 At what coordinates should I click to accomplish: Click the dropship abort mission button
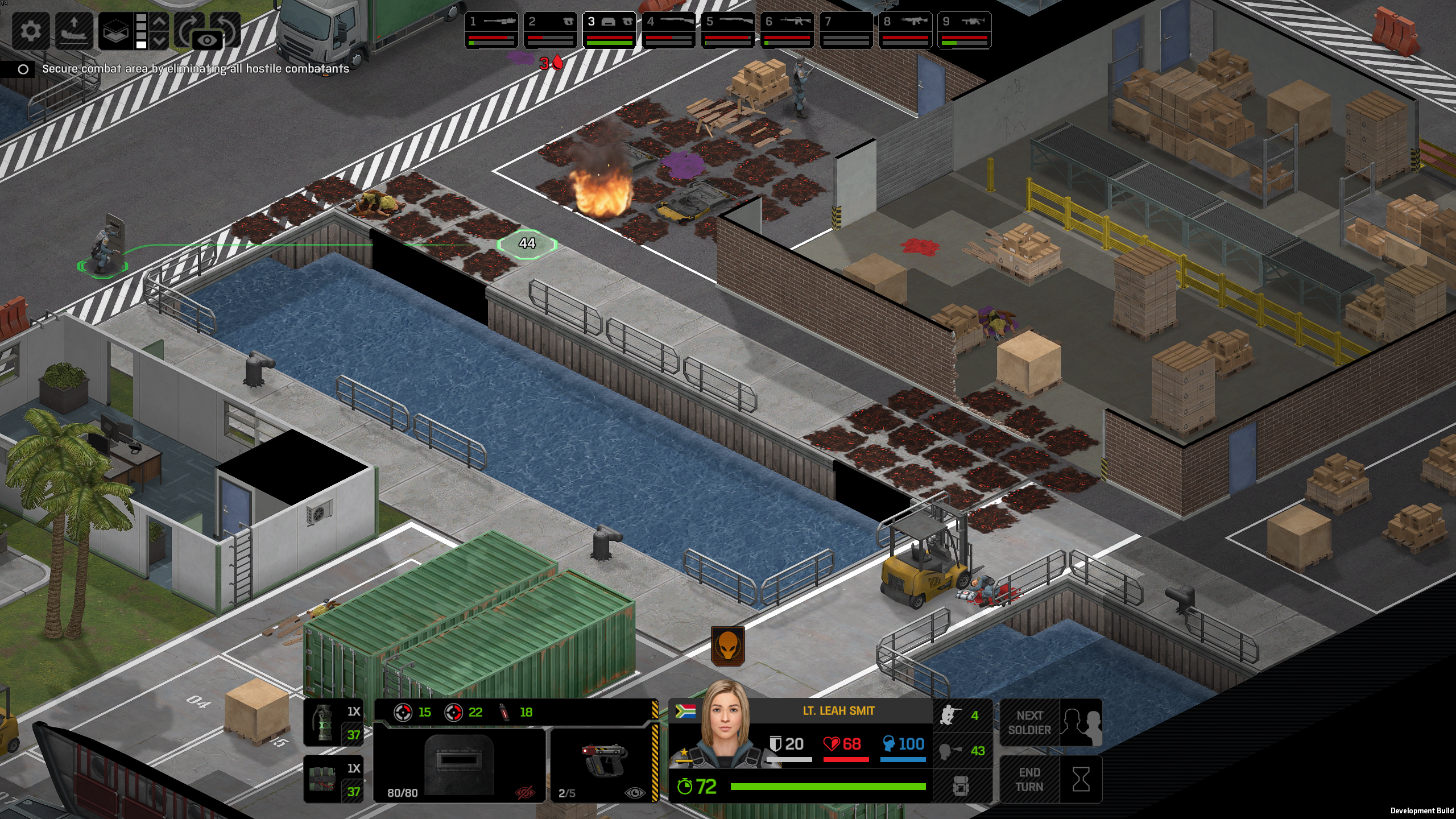[73, 30]
